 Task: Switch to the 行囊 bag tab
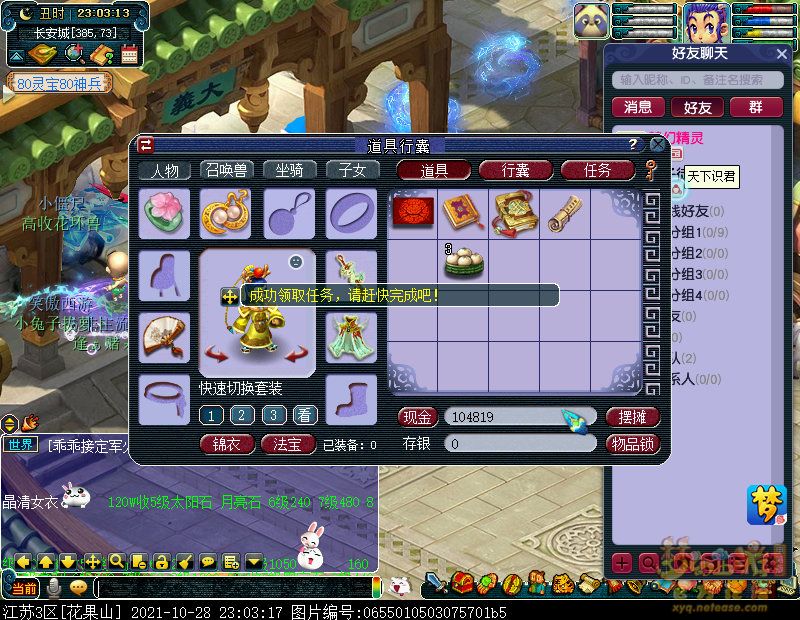pos(515,170)
